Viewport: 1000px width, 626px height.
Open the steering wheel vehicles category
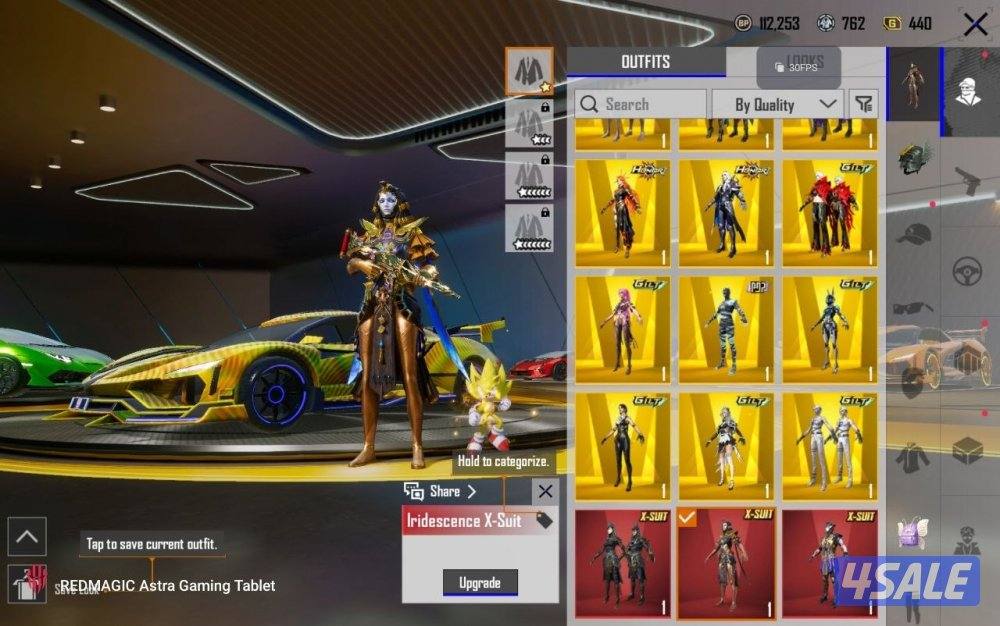(966, 271)
